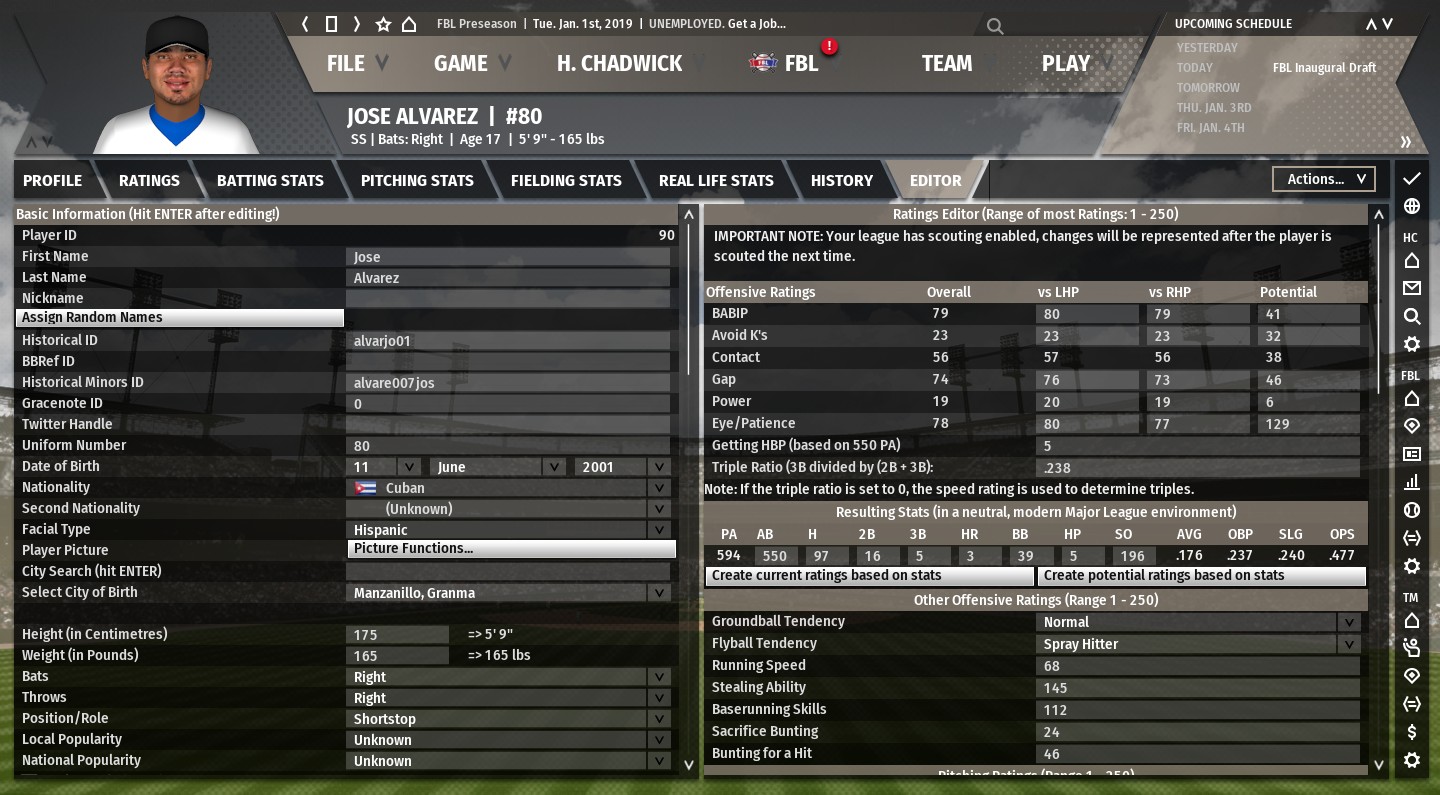This screenshot has height=795, width=1440.
Task: Open the Actions dropdown
Action: [x=1323, y=179]
